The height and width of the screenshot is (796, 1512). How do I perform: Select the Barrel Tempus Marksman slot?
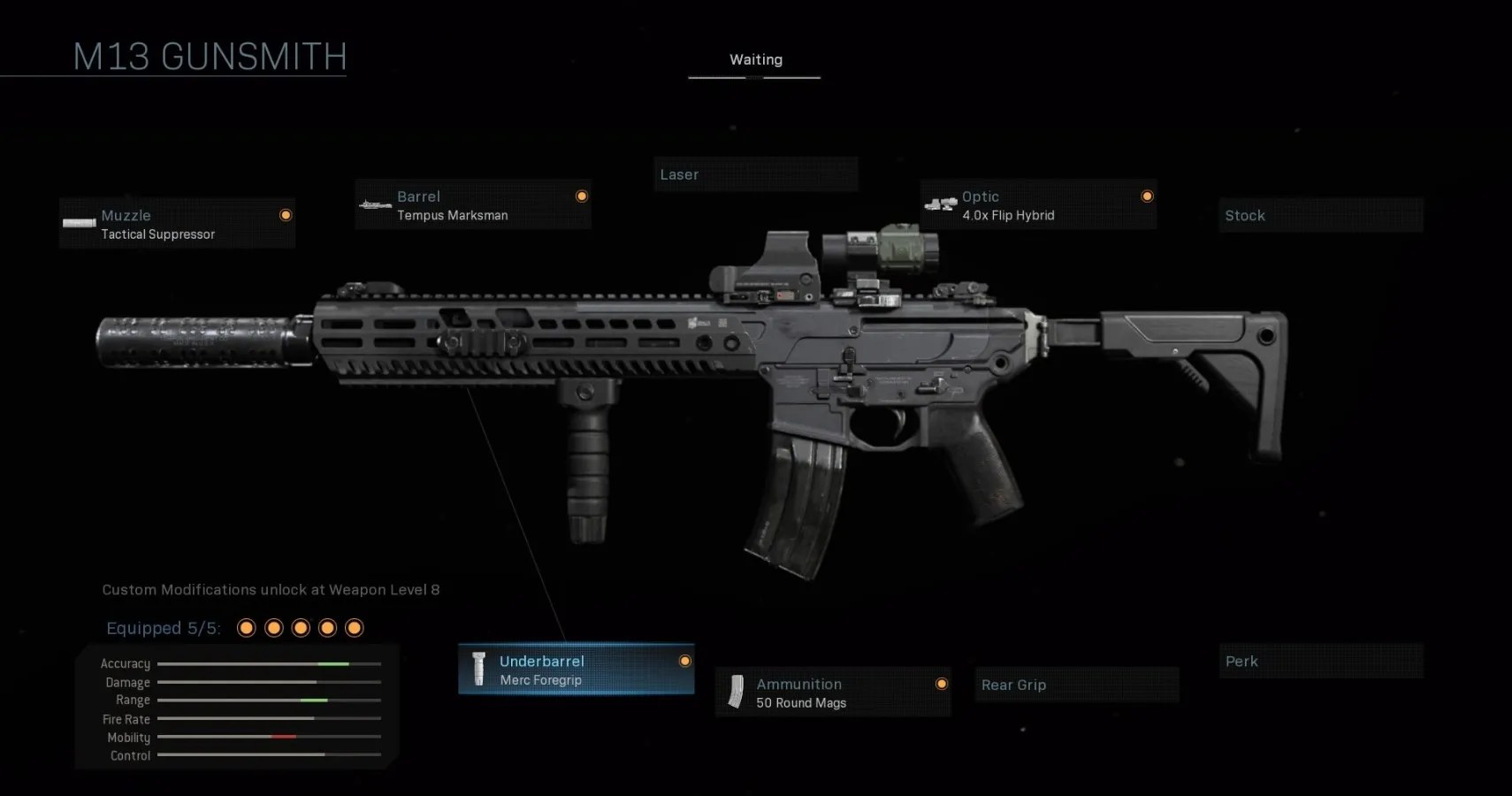click(x=473, y=205)
